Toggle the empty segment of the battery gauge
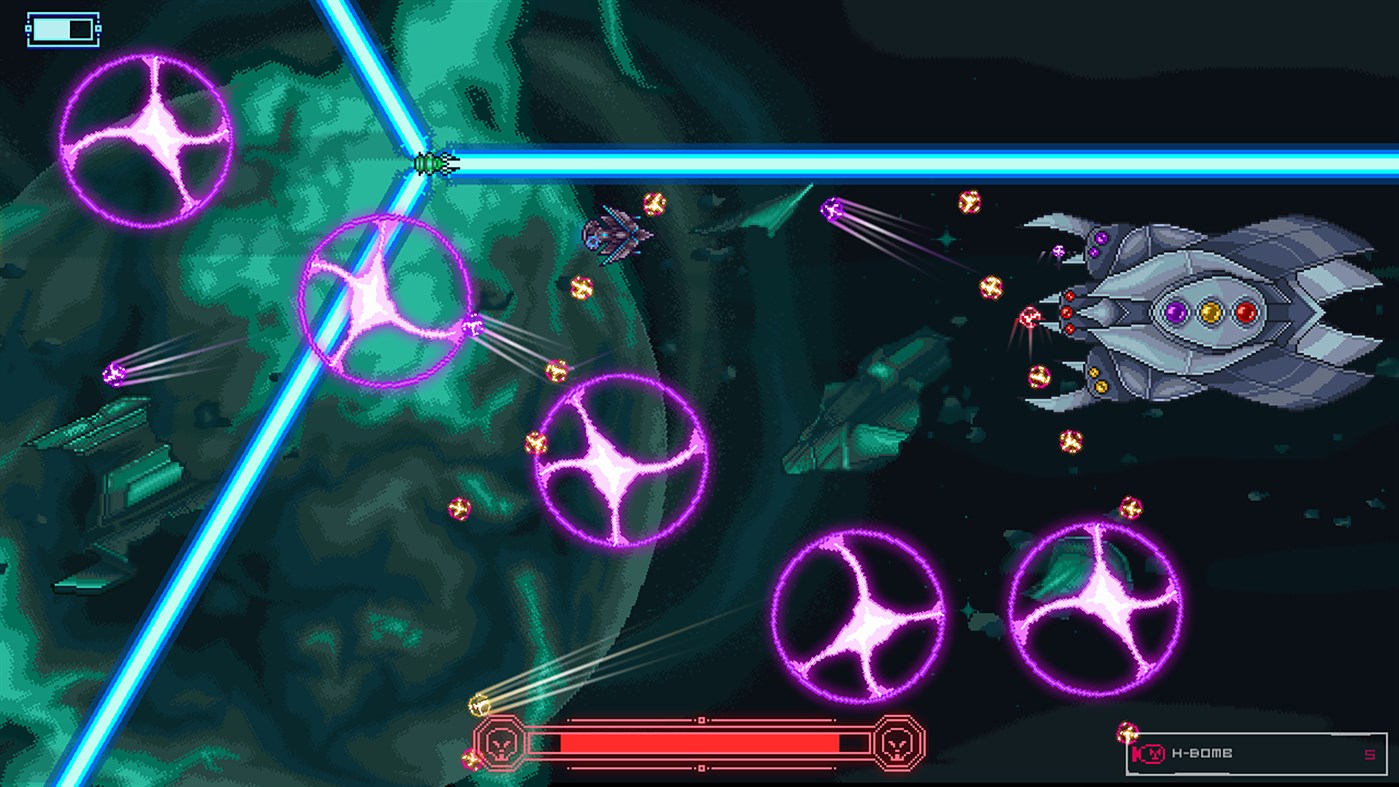The width and height of the screenshot is (1399, 787). 78,29
